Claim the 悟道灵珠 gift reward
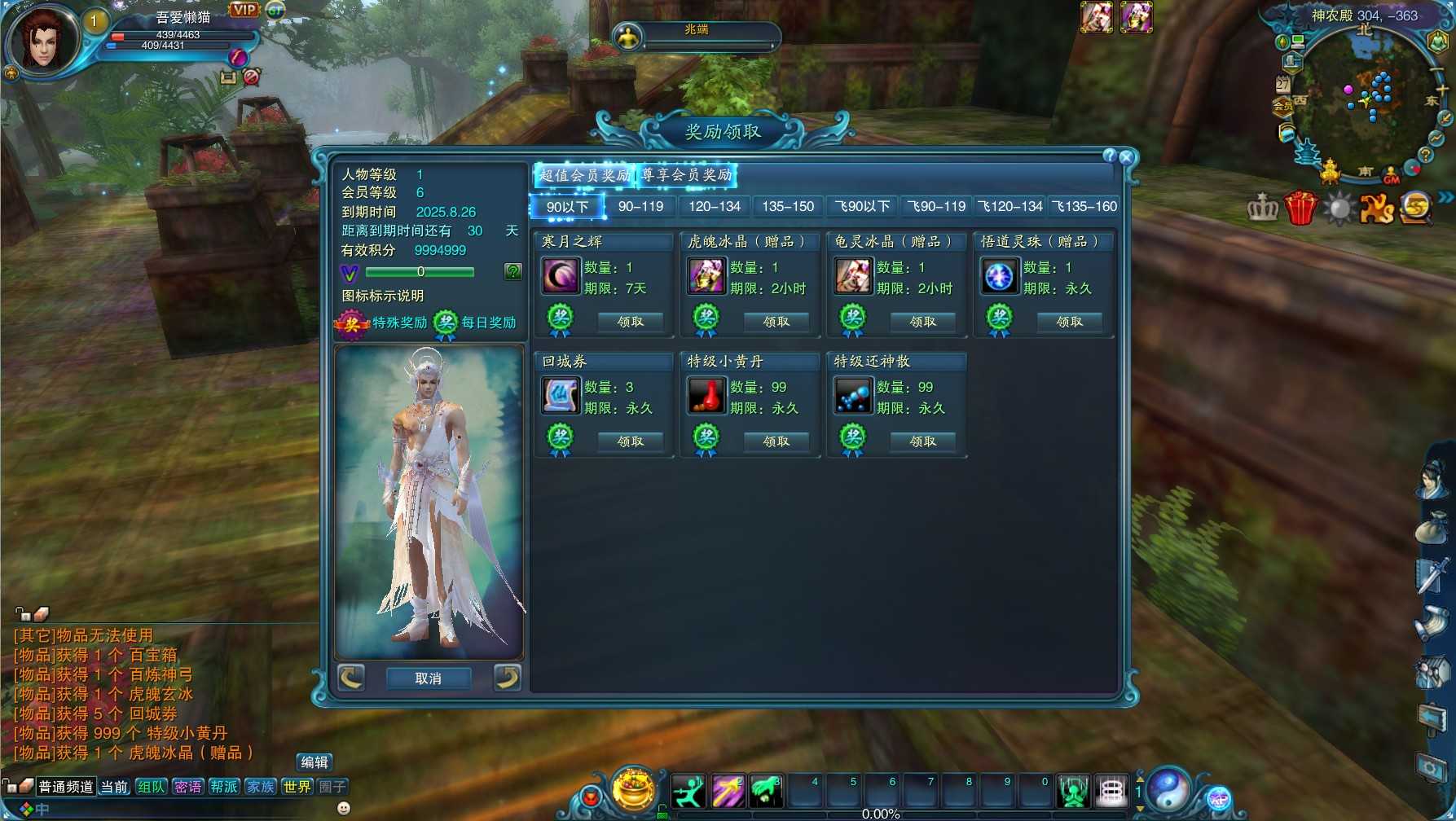1456x821 pixels. point(1069,322)
